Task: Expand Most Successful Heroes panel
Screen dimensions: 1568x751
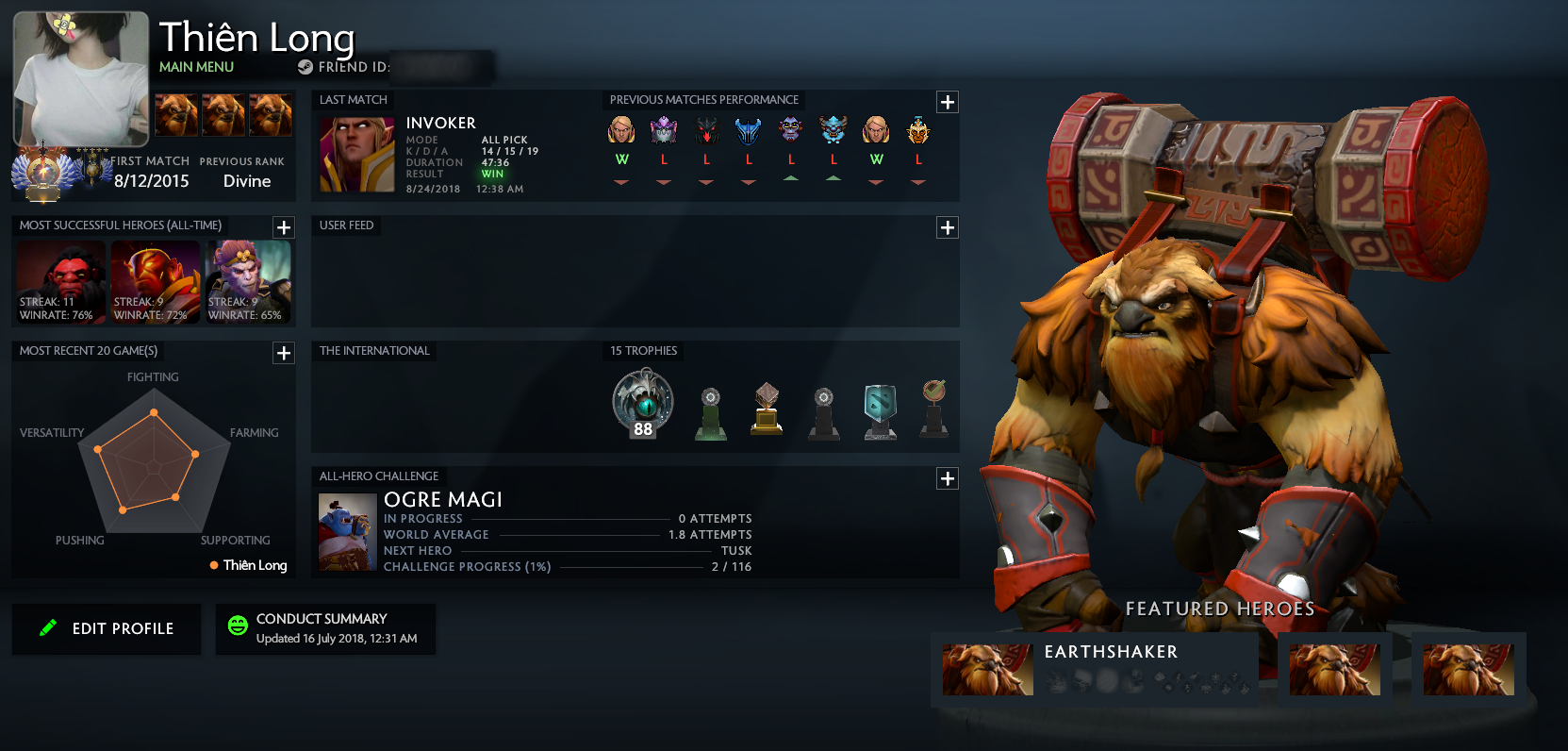Action: click(284, 227)
